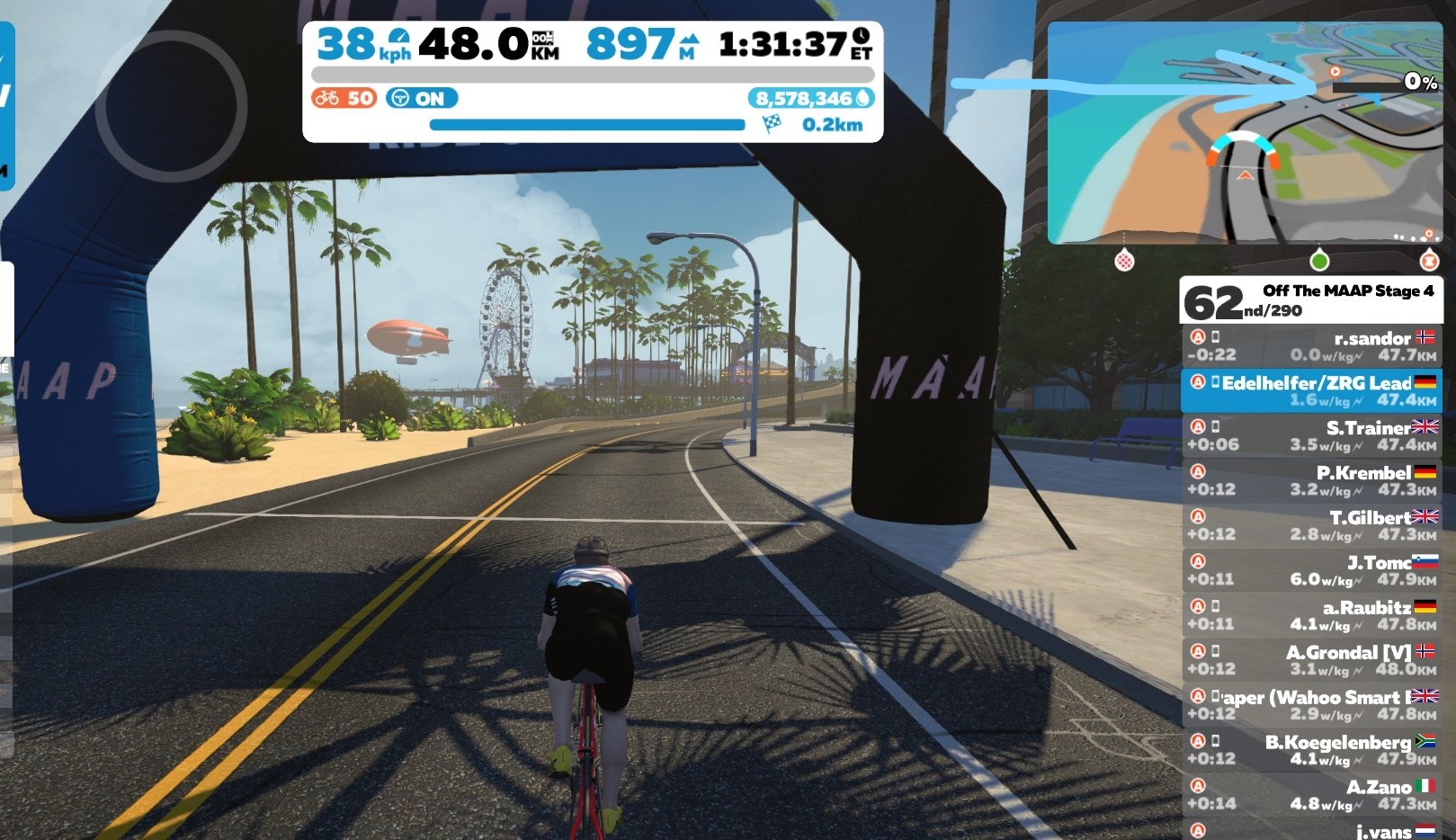The image size is (1456, 840).
Task: Select J.Tomc rider entry
Action: click(x=1311, y=570)
